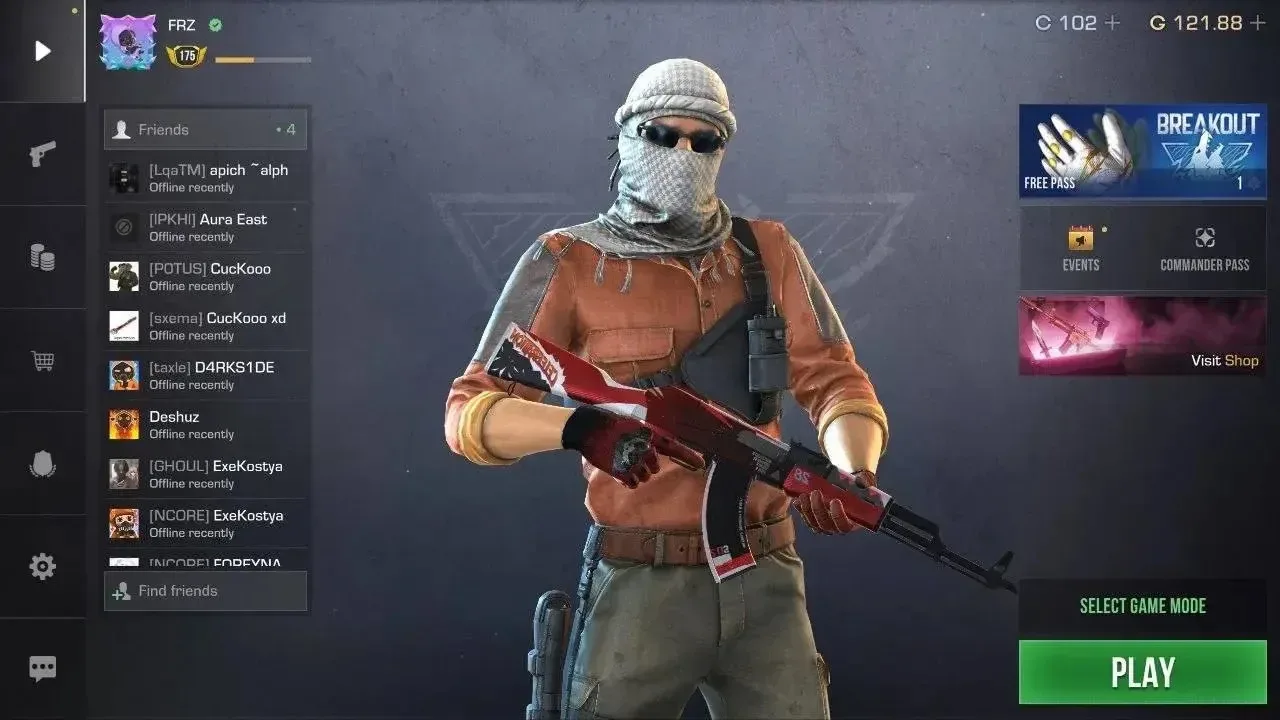Image resolution: width=1280 pixels, height=720 pixels.
Task: Open the Breakout free pass banner
Action: click(1142, 151)
